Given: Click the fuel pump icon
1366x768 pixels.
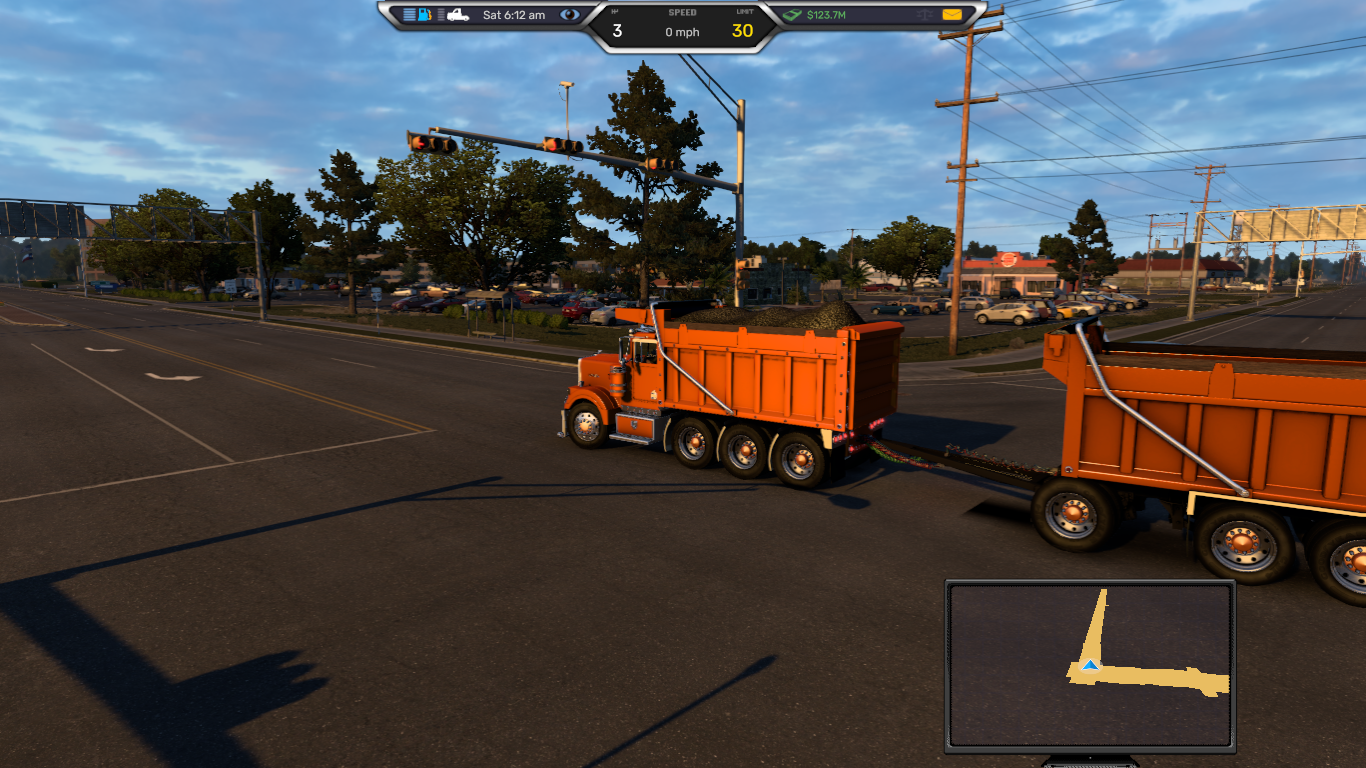Looking at the screenshot, I should tap(425, 15).
